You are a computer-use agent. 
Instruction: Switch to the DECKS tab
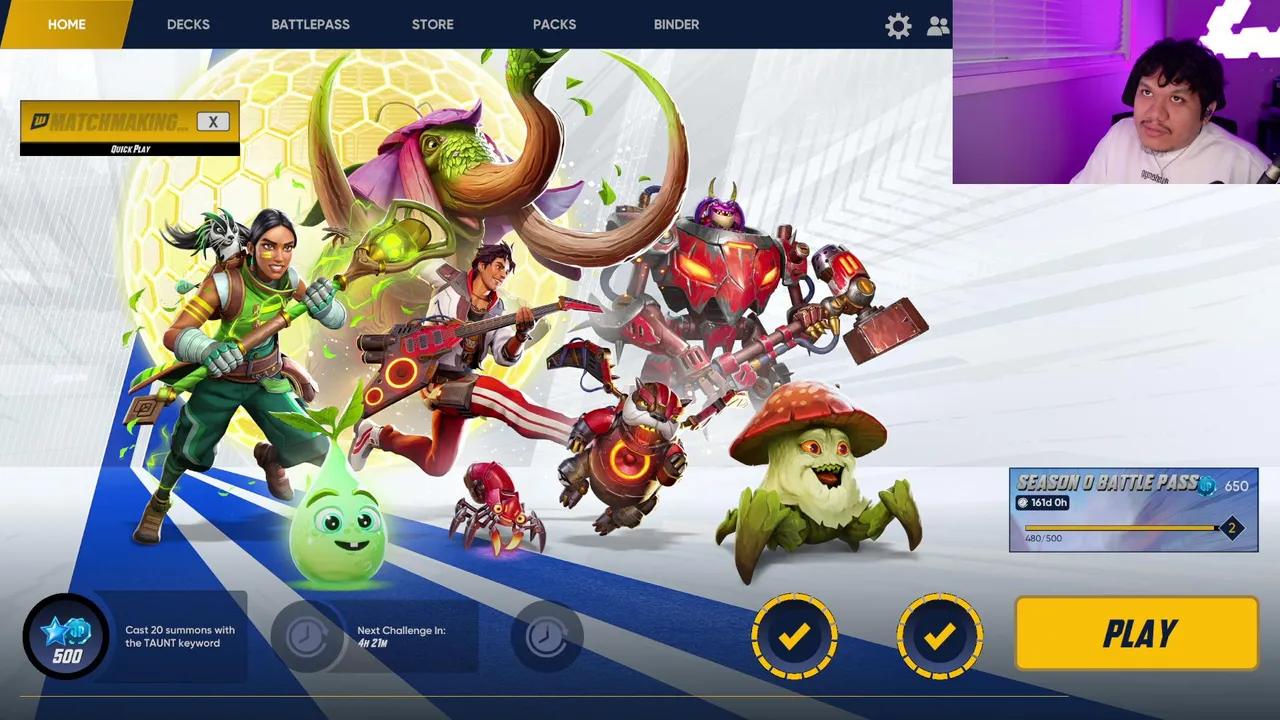(x=188, y=24)
